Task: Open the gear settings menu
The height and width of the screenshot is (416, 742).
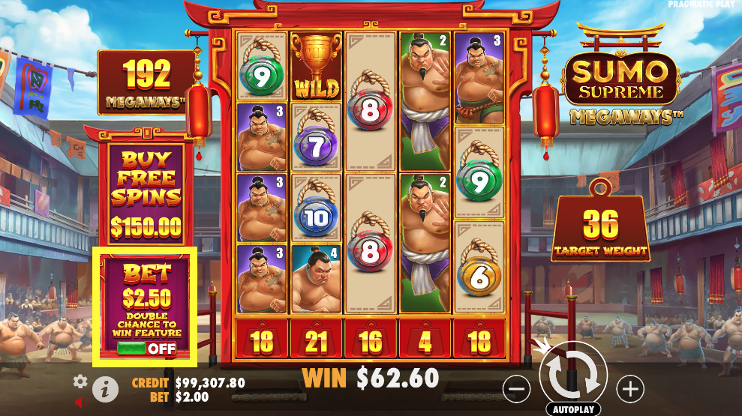Action: click(x=80, y=381)
